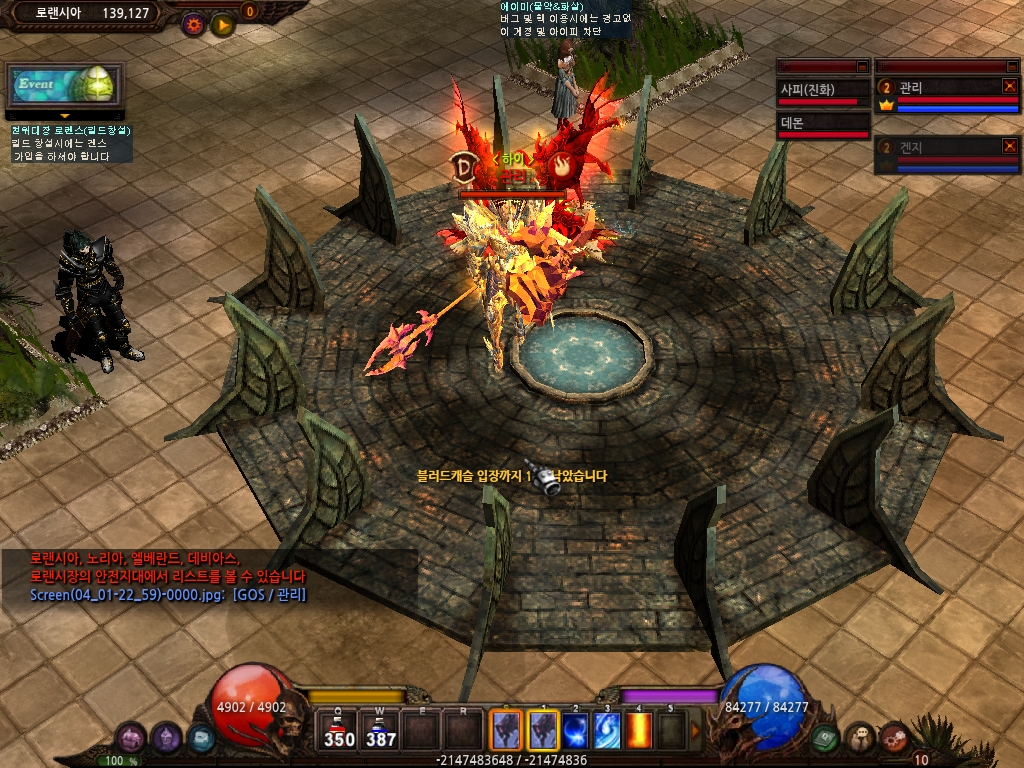
Task: Open the red gear icon
Action: tap(893, 738)
